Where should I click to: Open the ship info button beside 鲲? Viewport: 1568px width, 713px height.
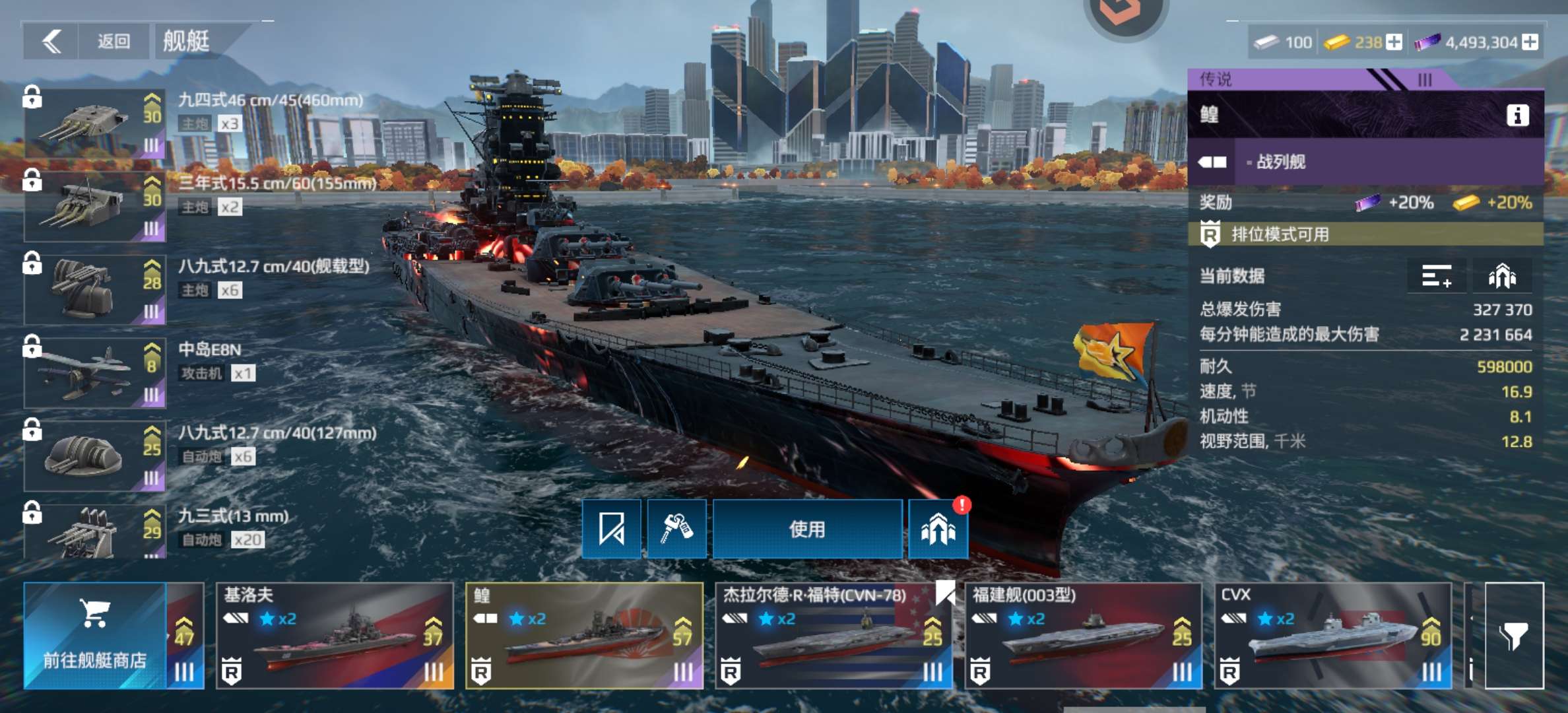[1517, 116]
